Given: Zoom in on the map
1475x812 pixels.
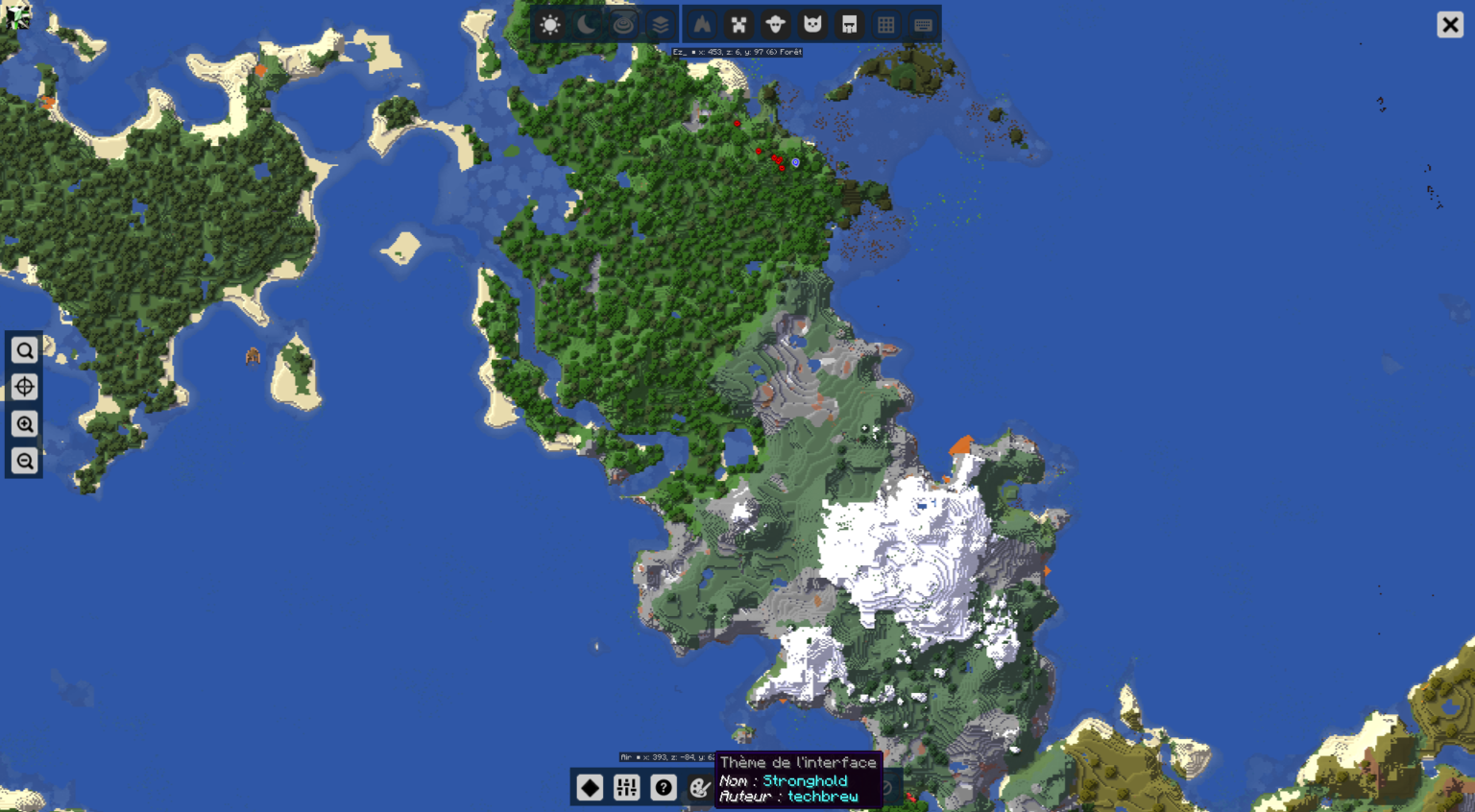Looking at the screenshot, I should click(24, 423).
